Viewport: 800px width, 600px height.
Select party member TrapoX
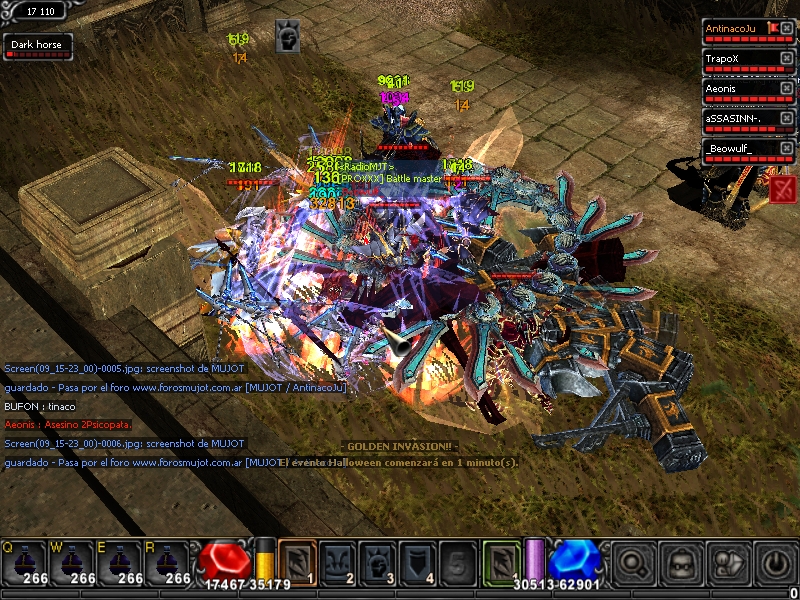click(742, 59)
